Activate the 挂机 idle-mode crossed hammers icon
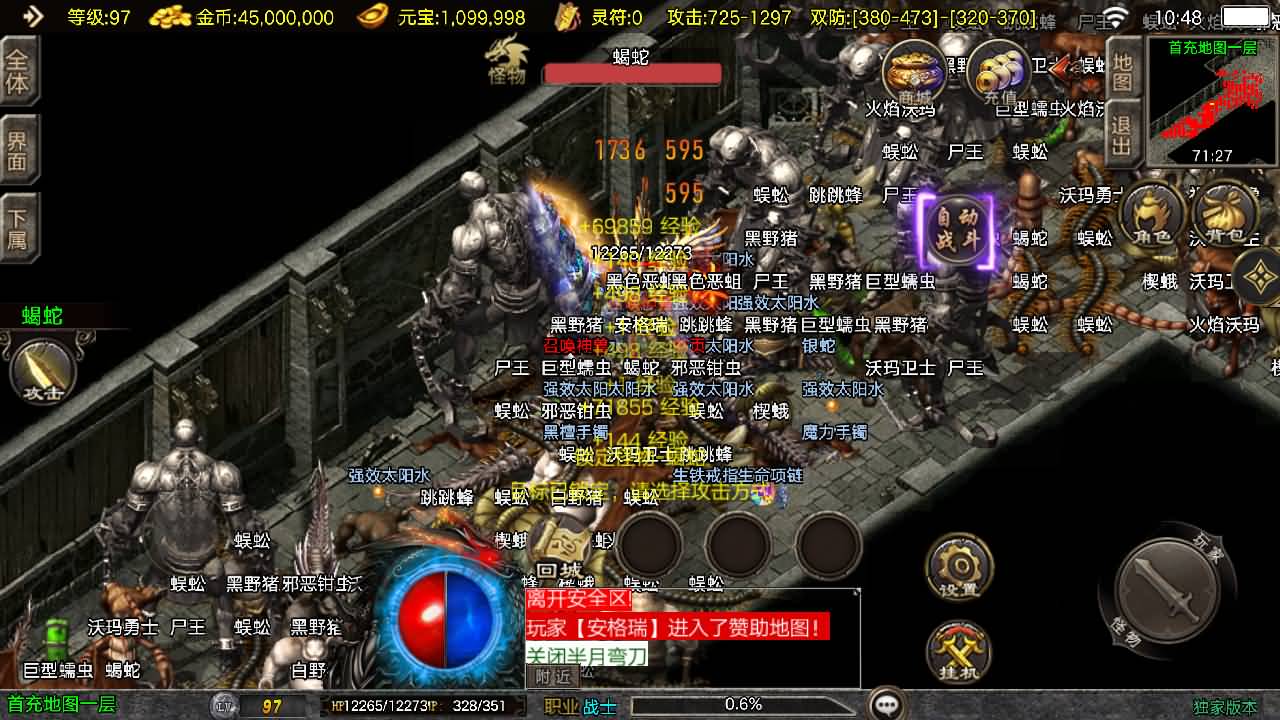 click(958, 652)
